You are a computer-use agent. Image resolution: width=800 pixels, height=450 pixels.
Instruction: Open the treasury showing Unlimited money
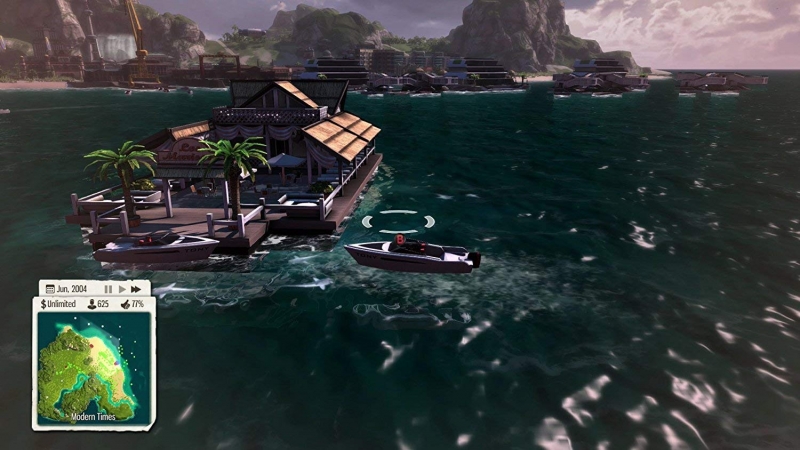point(59,303)
